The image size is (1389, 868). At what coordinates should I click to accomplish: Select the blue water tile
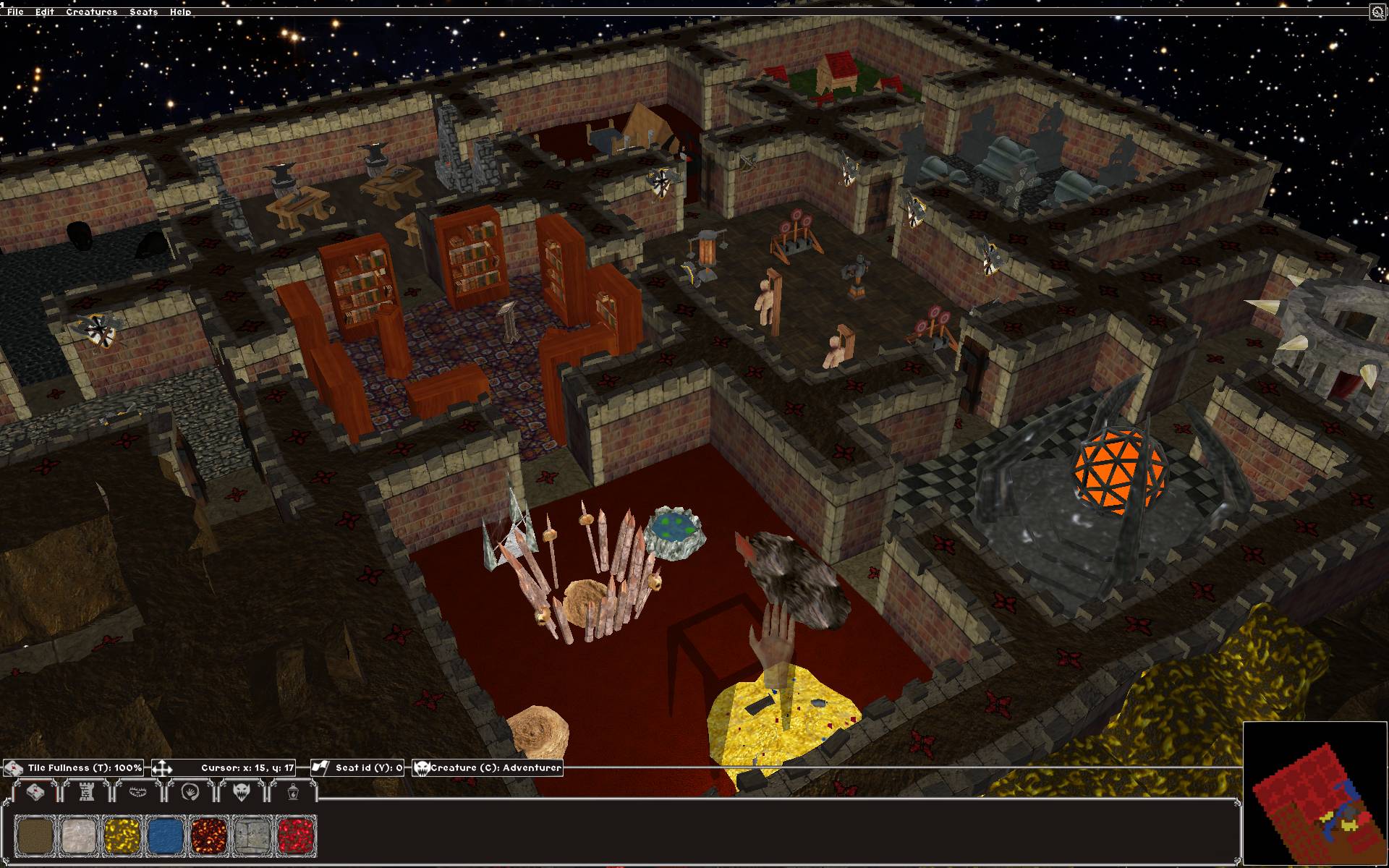(165, 836)
